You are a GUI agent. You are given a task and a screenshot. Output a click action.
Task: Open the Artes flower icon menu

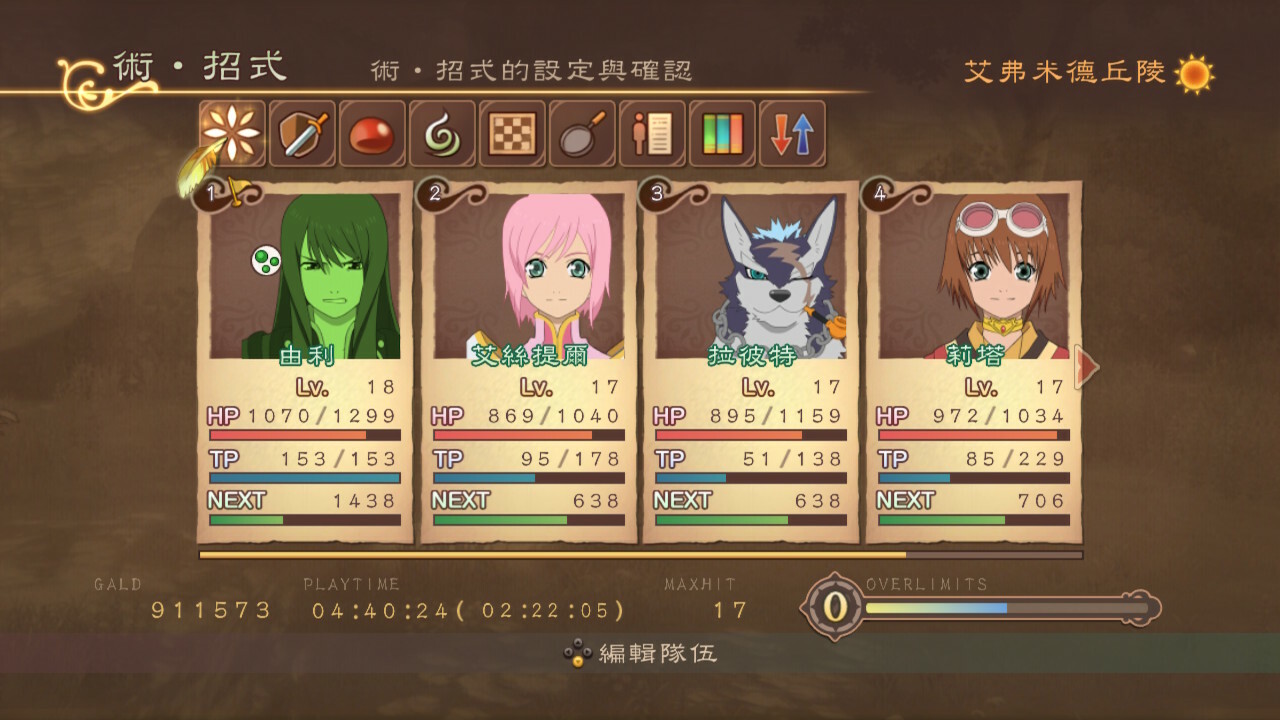pos(232,133)
